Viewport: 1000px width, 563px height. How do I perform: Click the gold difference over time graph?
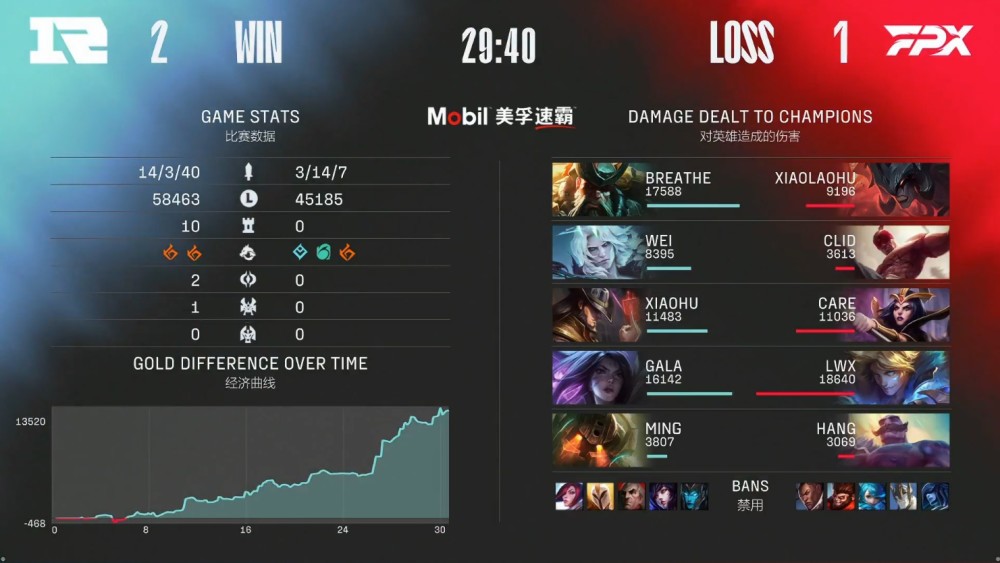(250, 463)
